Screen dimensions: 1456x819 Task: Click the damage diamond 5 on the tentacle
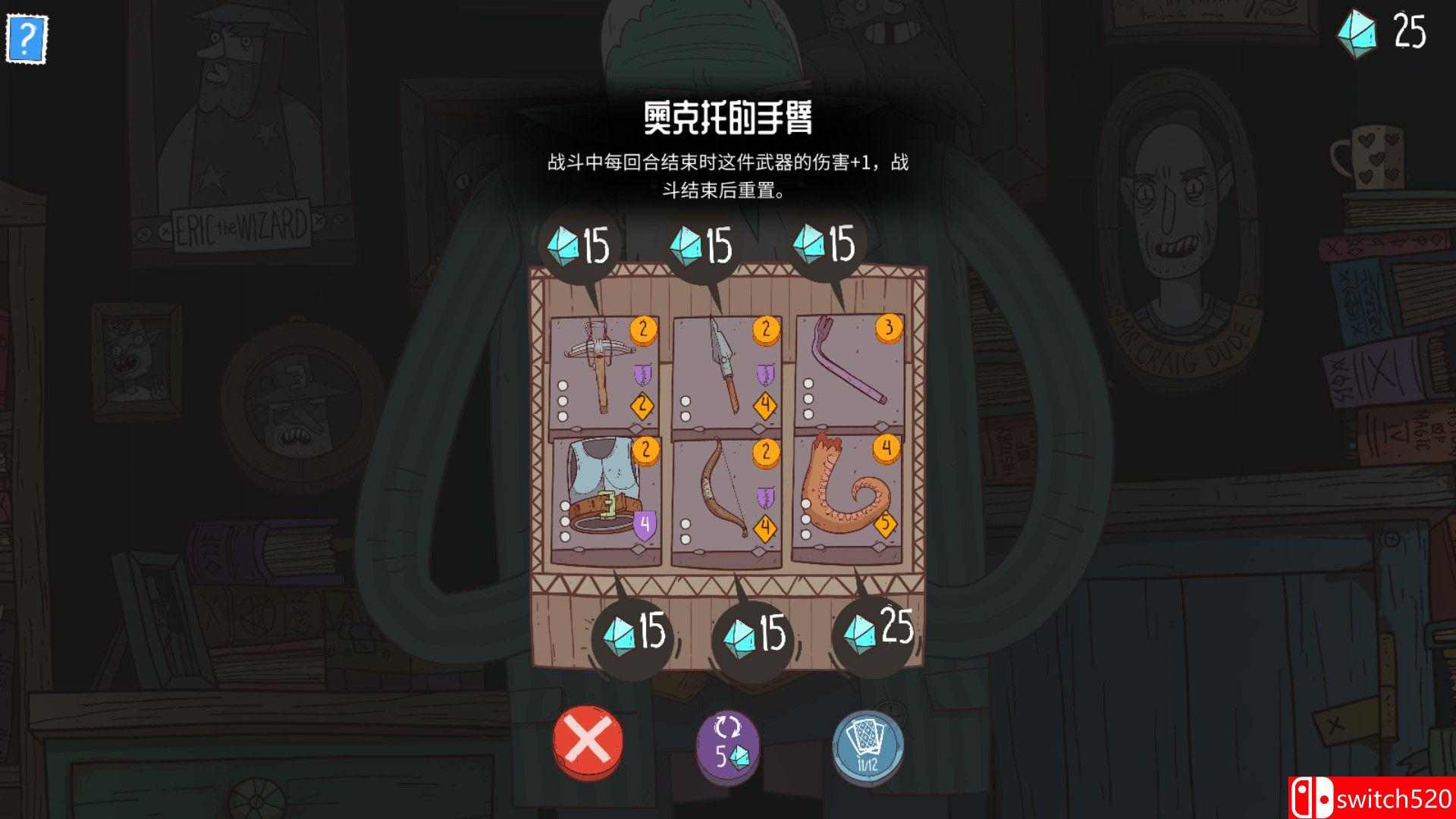886,522
